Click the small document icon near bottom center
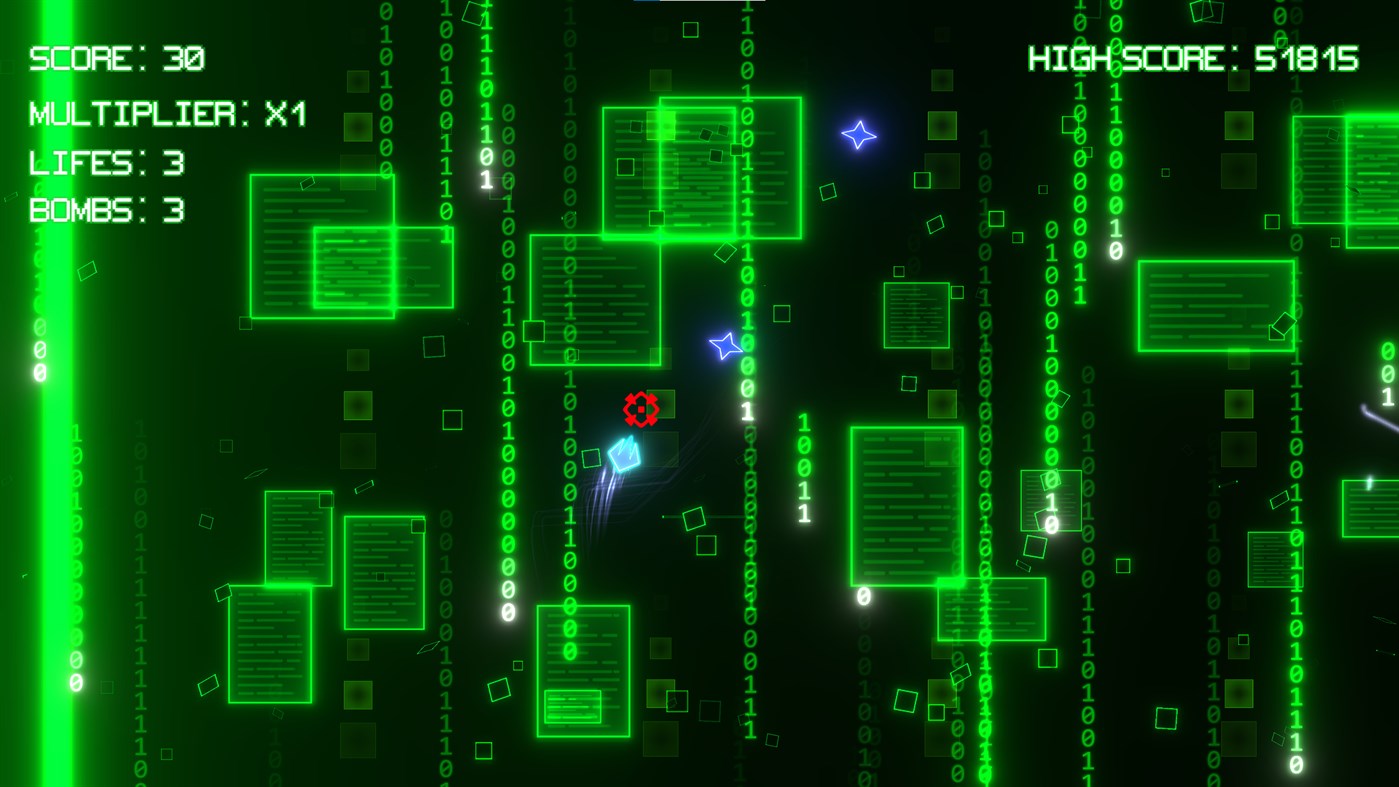This screenshot has width=1399, height=787. point(584,670)
